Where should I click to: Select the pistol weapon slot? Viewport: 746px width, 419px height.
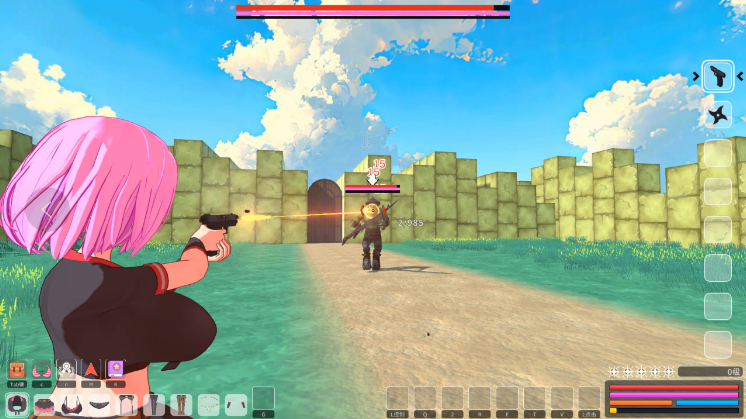click(x=717, y=76)
